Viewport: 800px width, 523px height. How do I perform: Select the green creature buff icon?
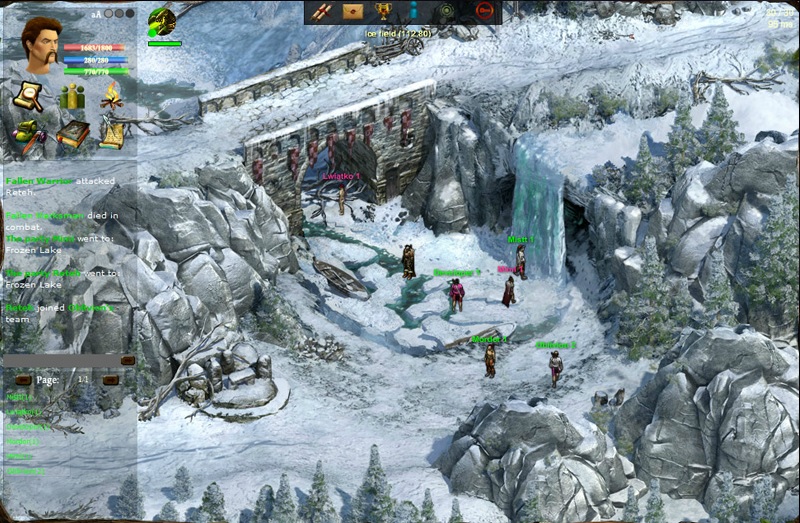pos(162,22)
